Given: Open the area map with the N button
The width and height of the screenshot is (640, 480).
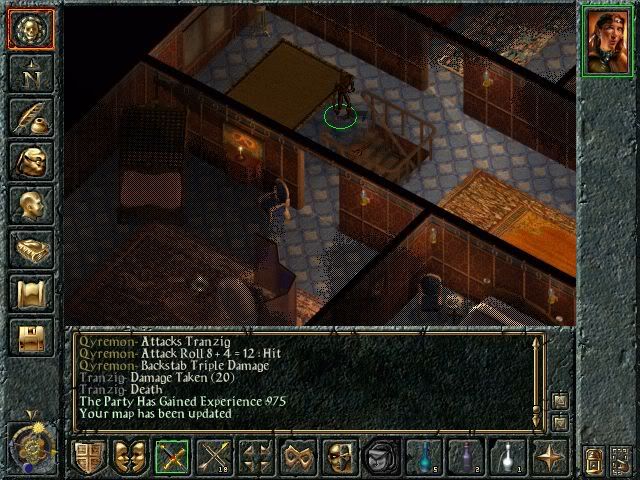Looking at the screenshot, I should [29, 72].
